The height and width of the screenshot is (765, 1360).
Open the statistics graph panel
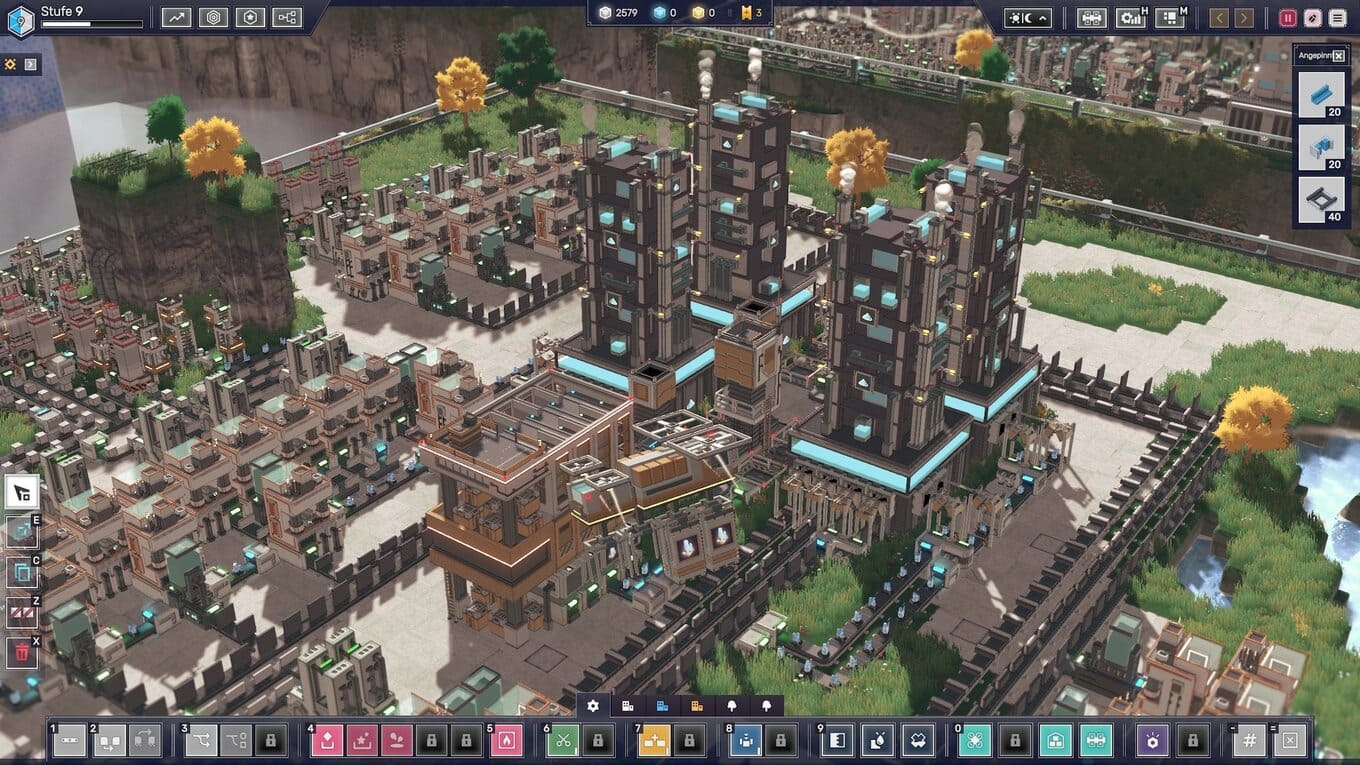(177, 17)
